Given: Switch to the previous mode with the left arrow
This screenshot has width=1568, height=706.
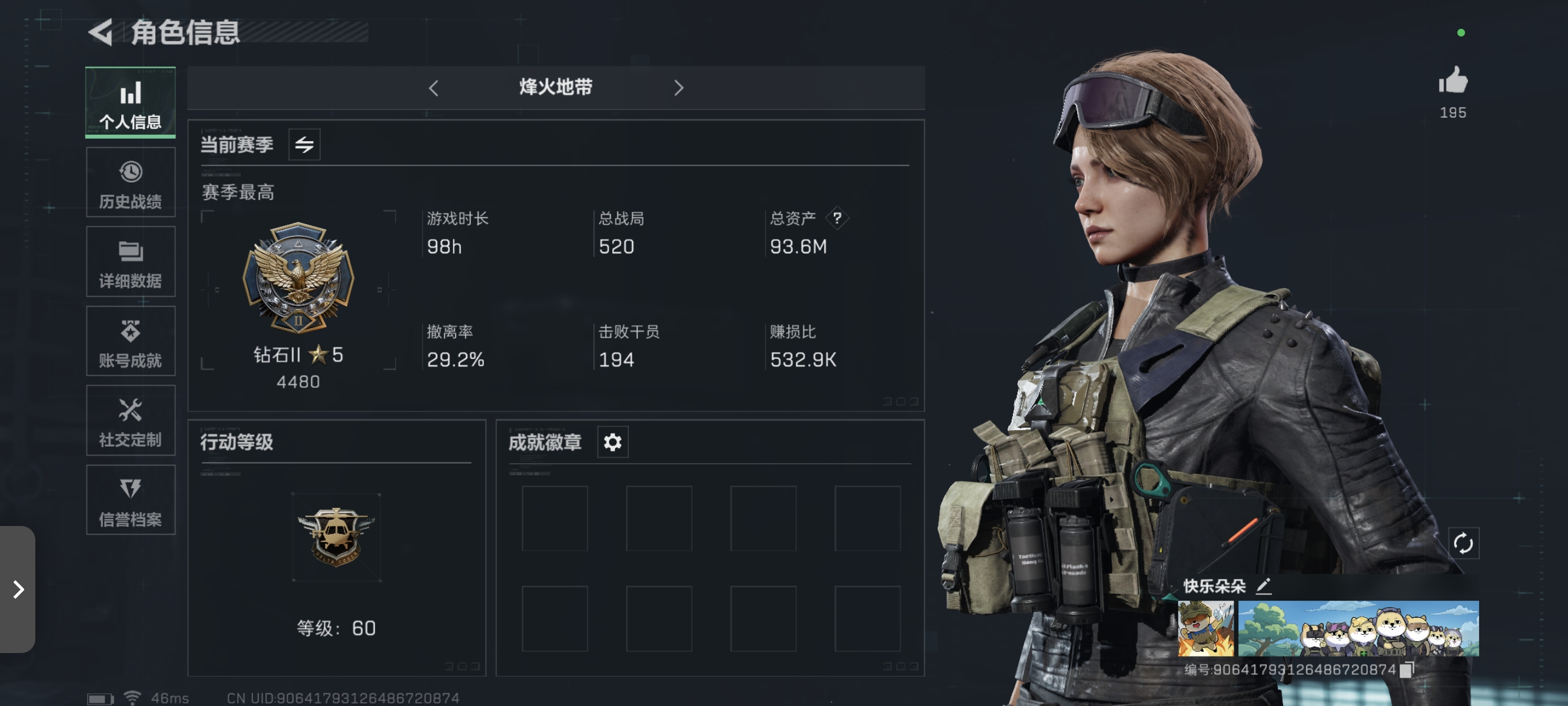Looking at the screenshot, I should [434, 88].
